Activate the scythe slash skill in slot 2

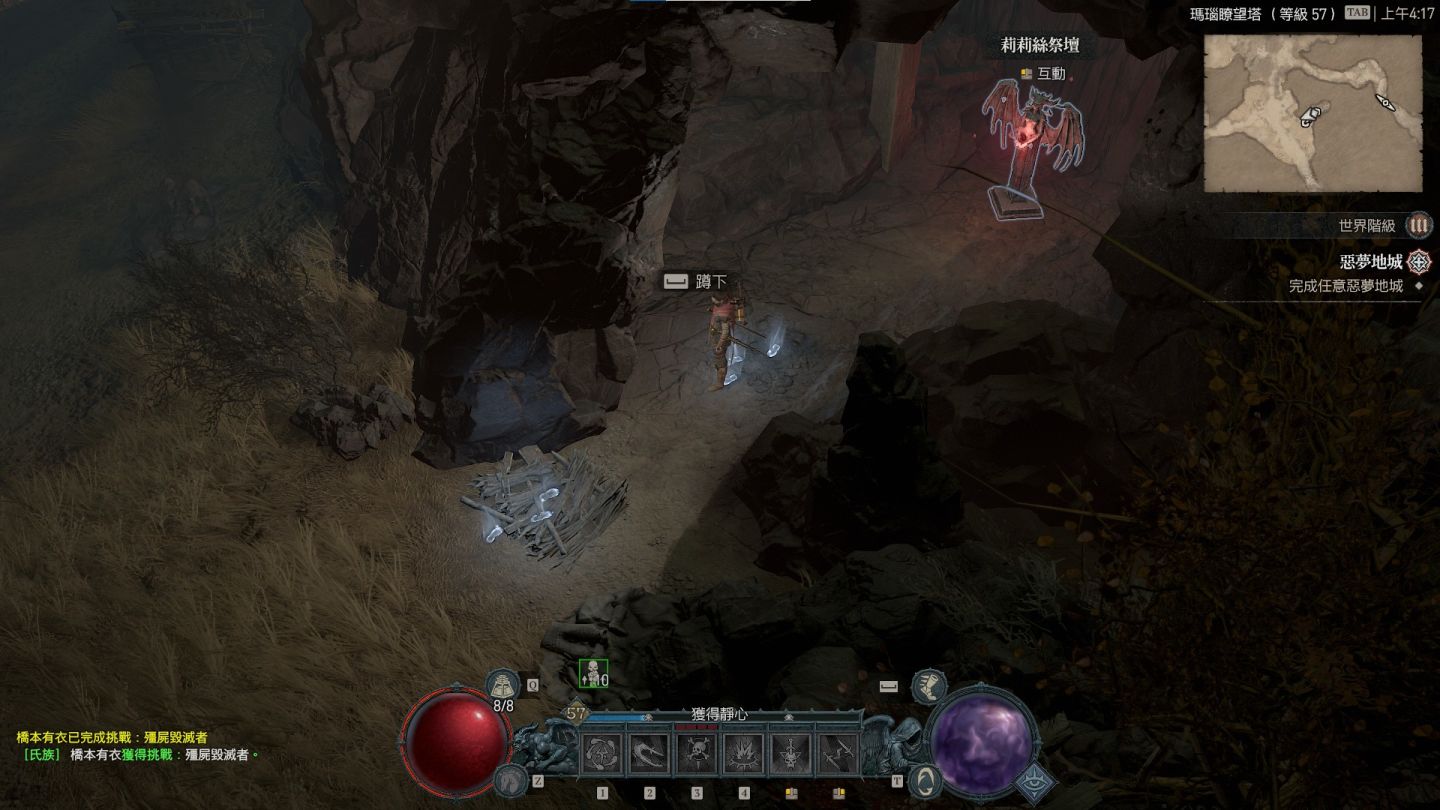coord(650,754)
